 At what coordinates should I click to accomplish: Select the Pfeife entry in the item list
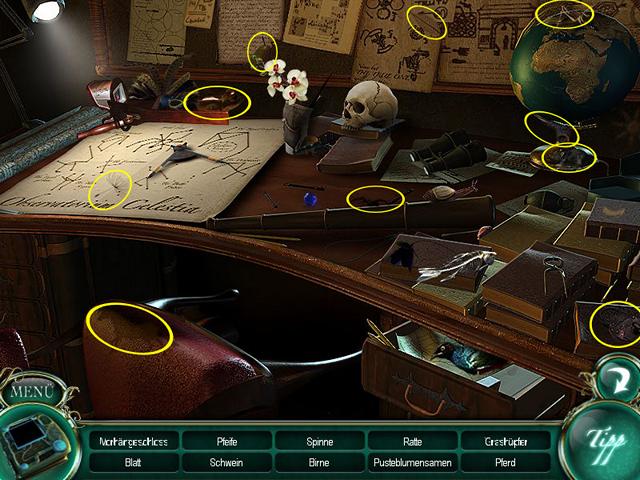click(x=226, y=441)
